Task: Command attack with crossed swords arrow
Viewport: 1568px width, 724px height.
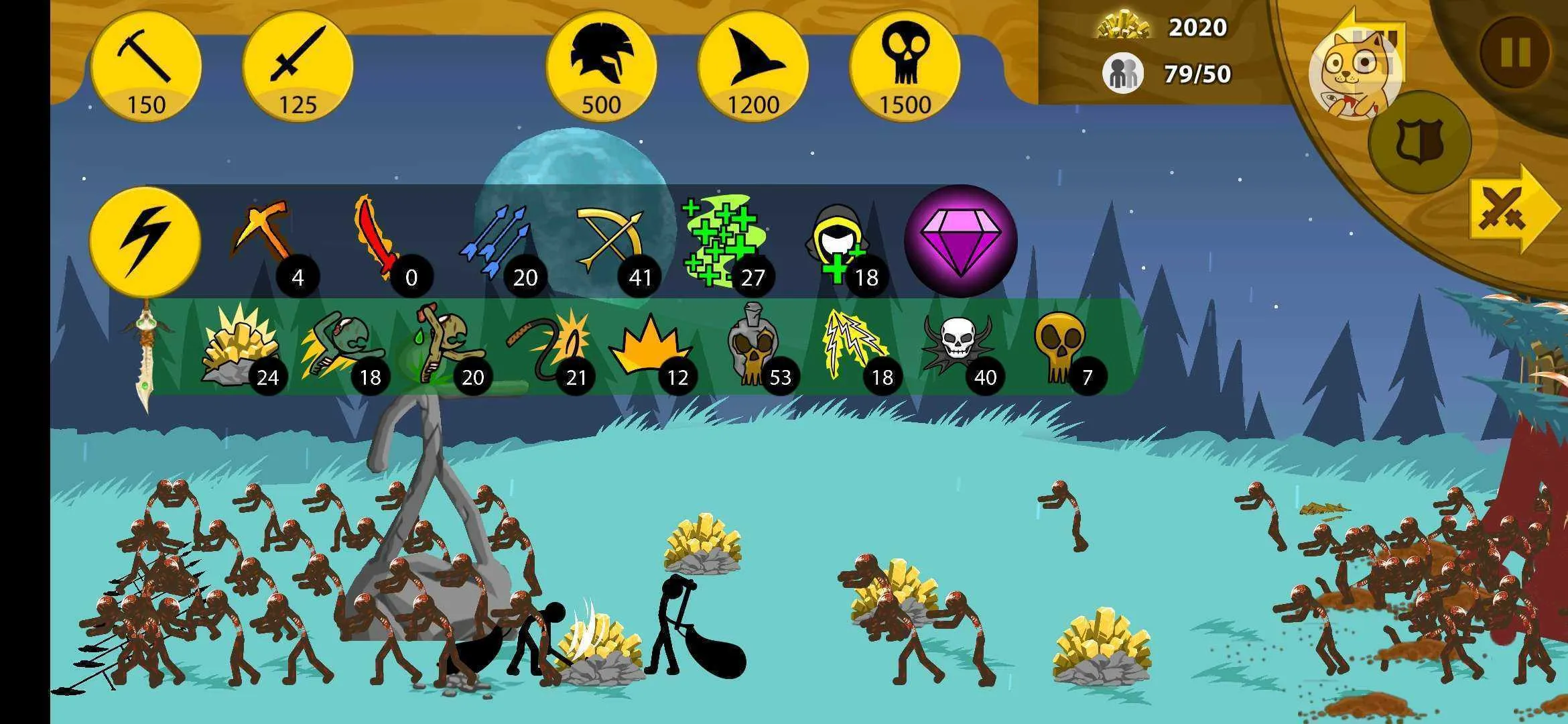Action: (x=1511, y=209)
